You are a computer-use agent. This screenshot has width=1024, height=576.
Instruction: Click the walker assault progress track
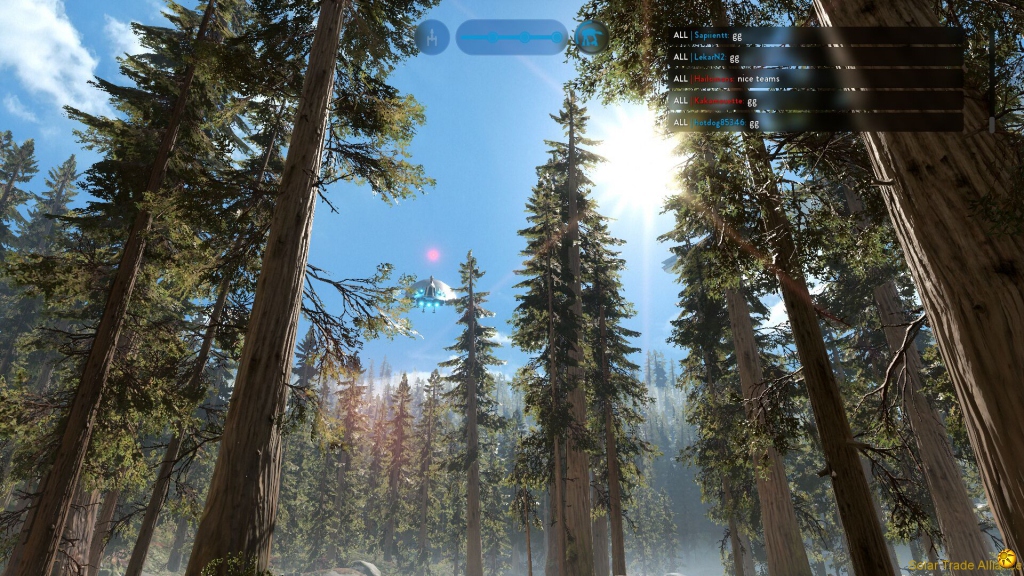click(512, 38)
